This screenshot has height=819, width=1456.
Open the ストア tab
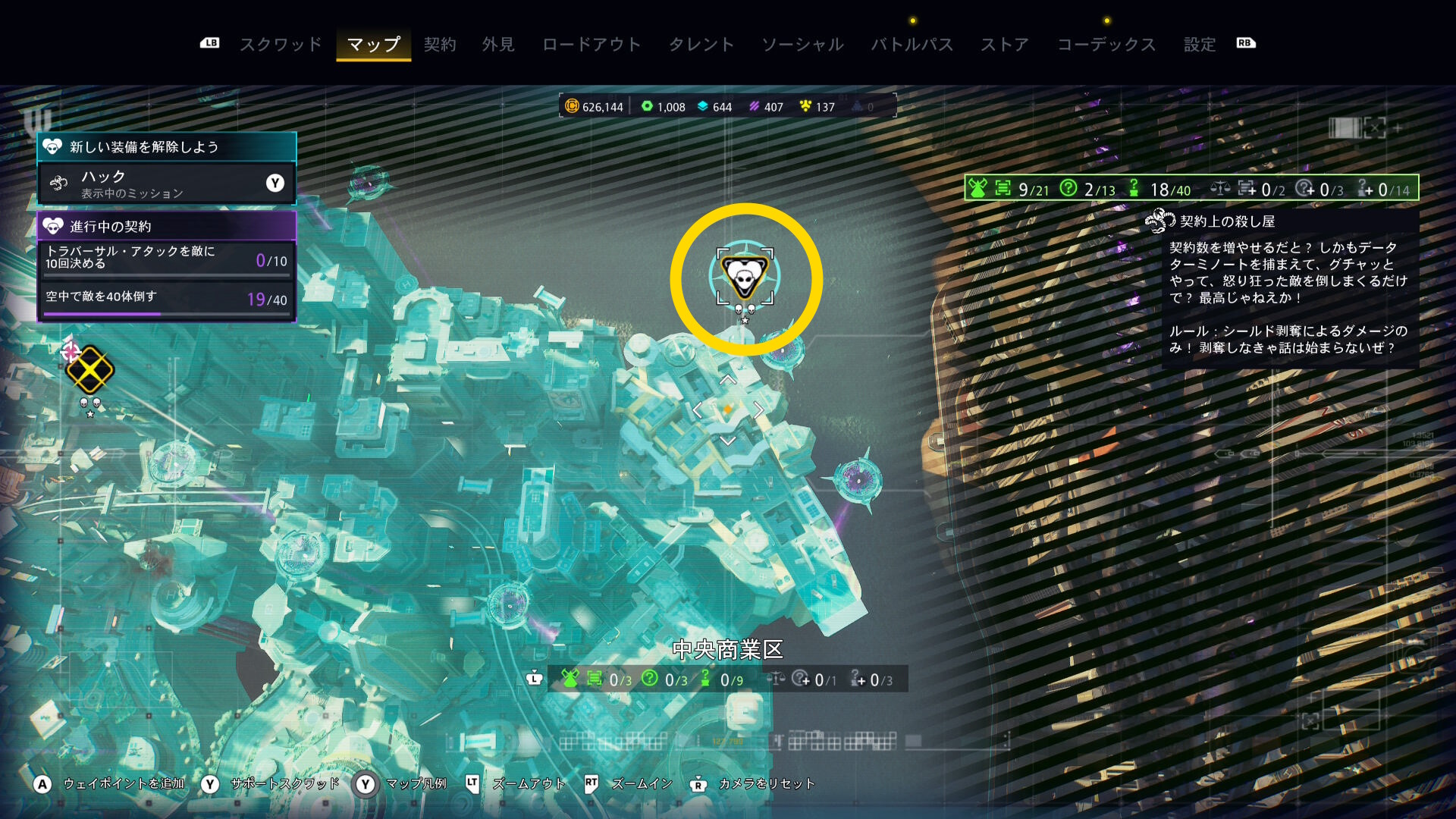(1004, 45)
